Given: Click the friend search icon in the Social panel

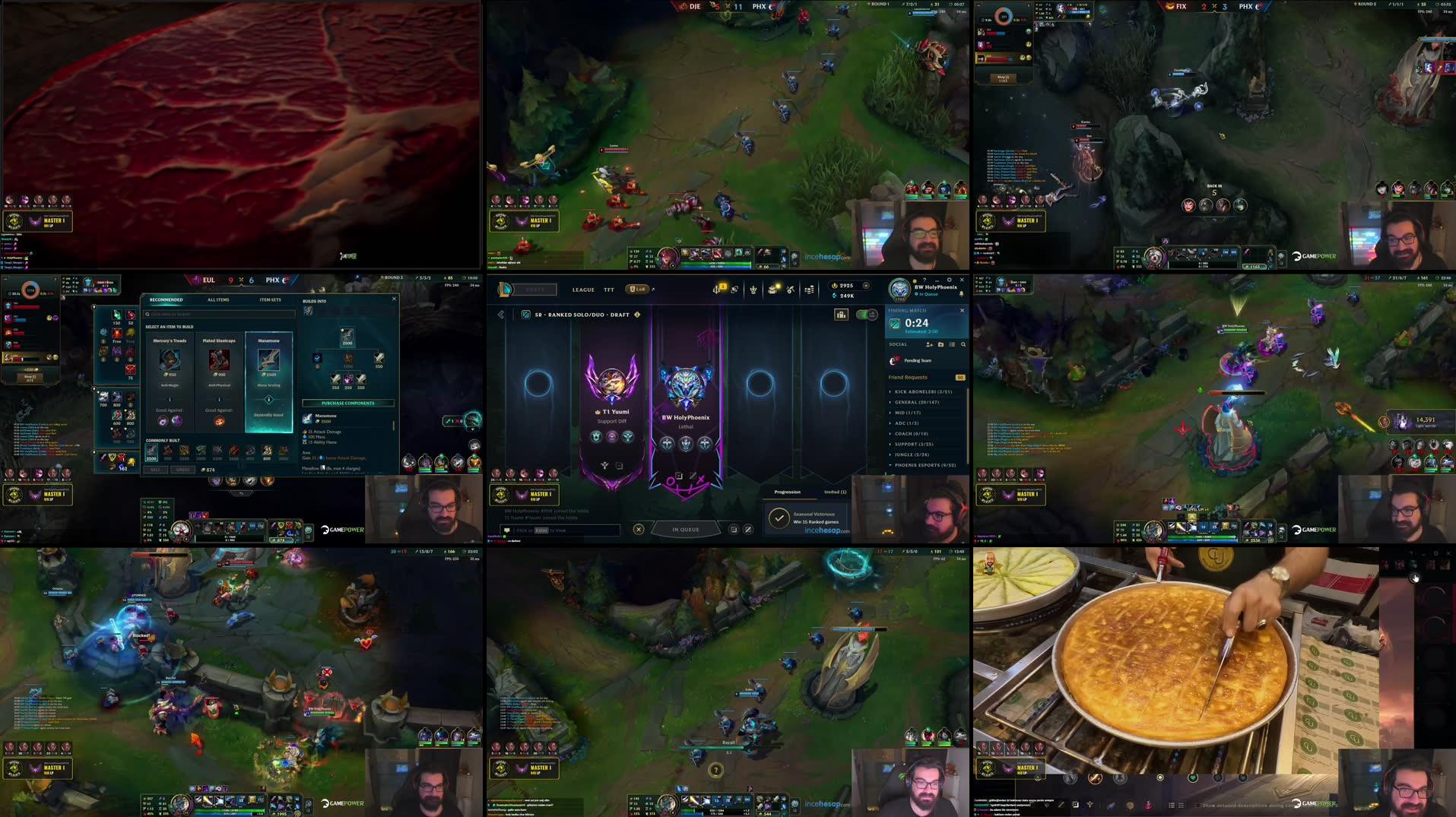Looking at the screenshot, I should pos(963,344).
